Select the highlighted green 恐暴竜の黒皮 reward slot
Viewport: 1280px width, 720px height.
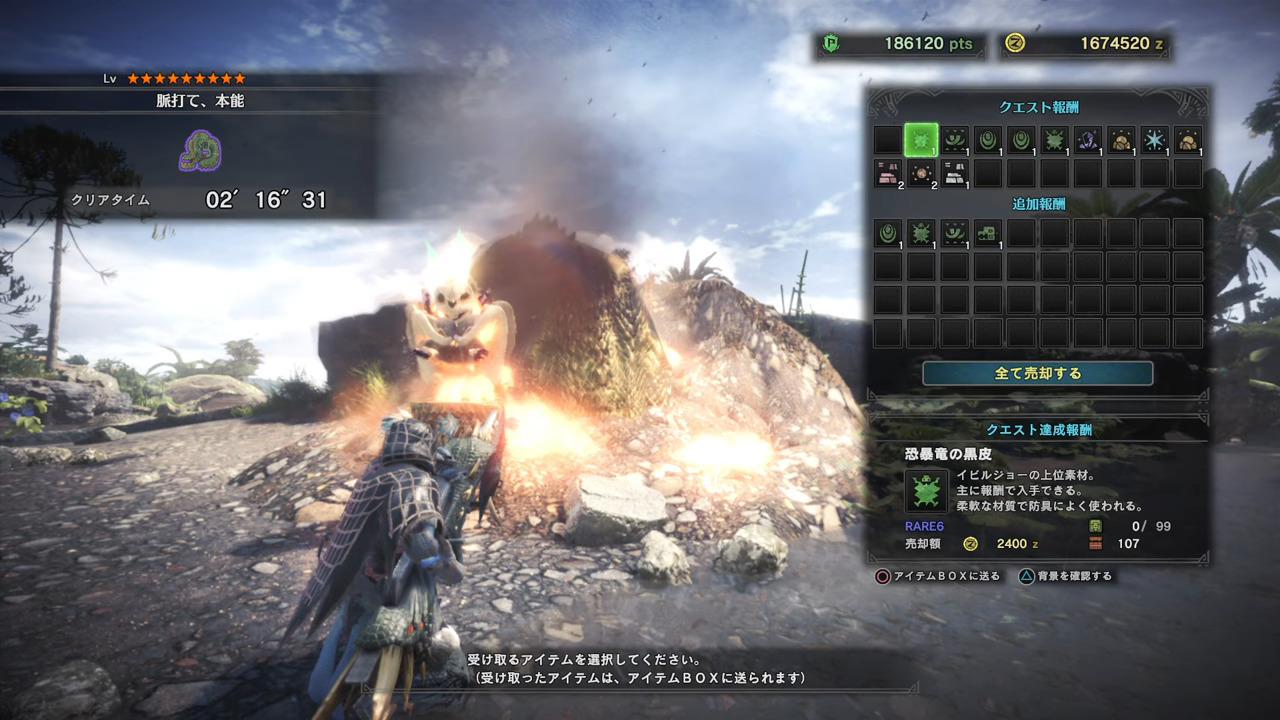921,140
